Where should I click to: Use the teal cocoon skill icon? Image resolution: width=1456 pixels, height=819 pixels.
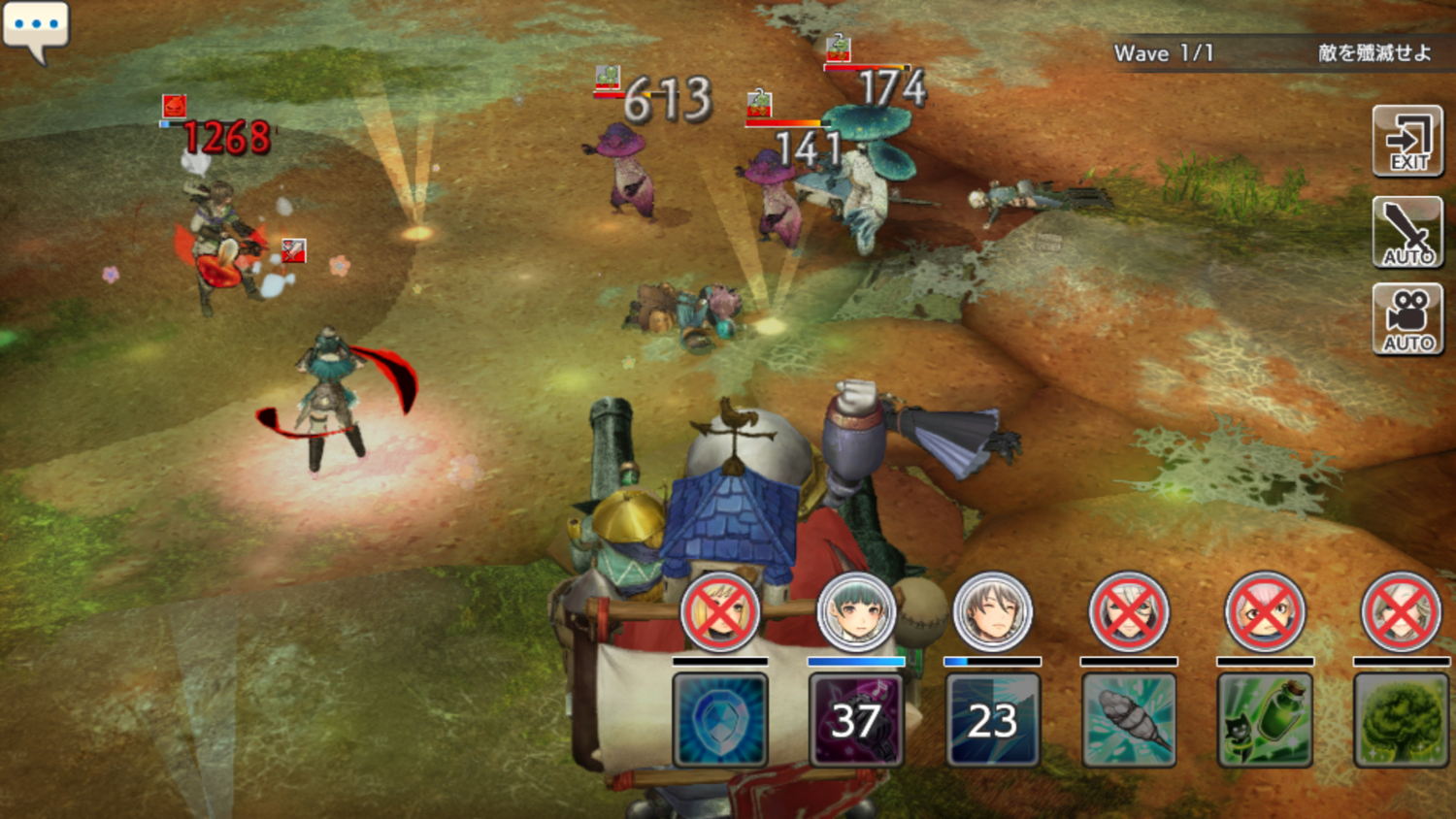(1129, 720)
